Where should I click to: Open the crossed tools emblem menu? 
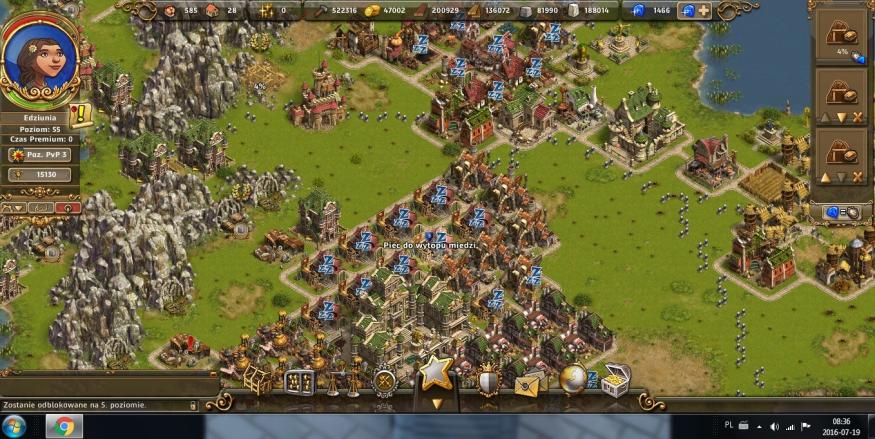pyautogui.click(x=384, y=381)
